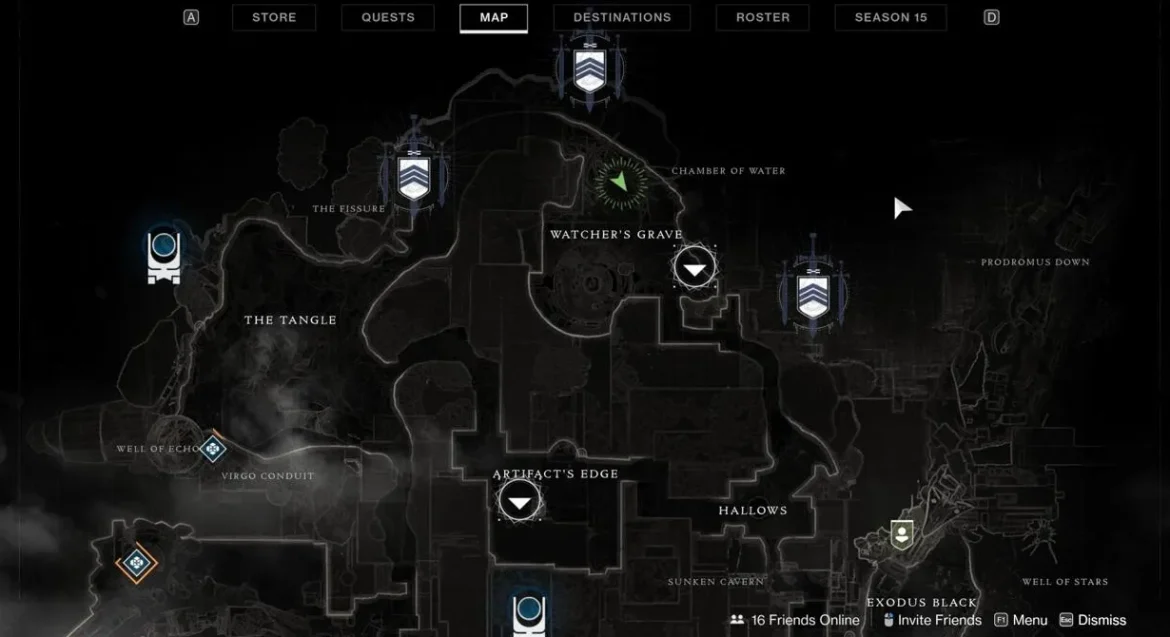Select the orange-framed diamond marker below Virgo Conduit
Image resolution: width=1170 pixels, height=637 pixels.
point(136,564)
